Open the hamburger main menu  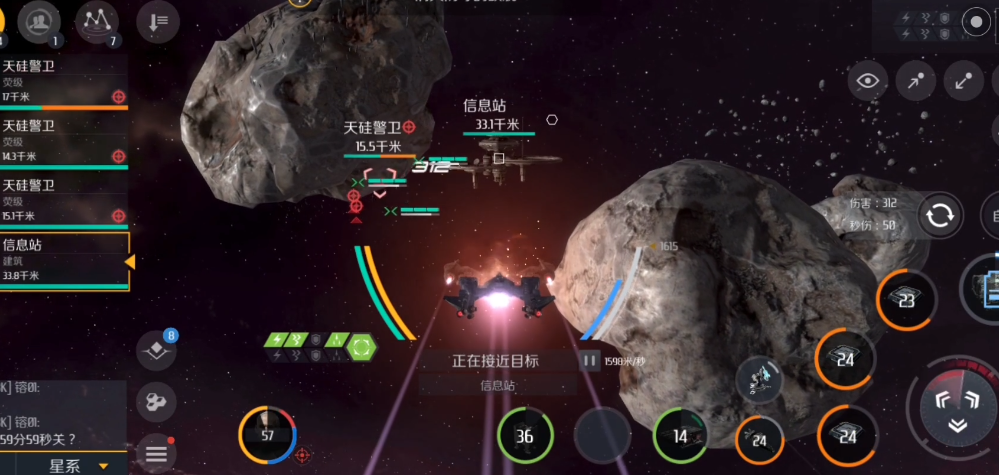tap(156, 455)
